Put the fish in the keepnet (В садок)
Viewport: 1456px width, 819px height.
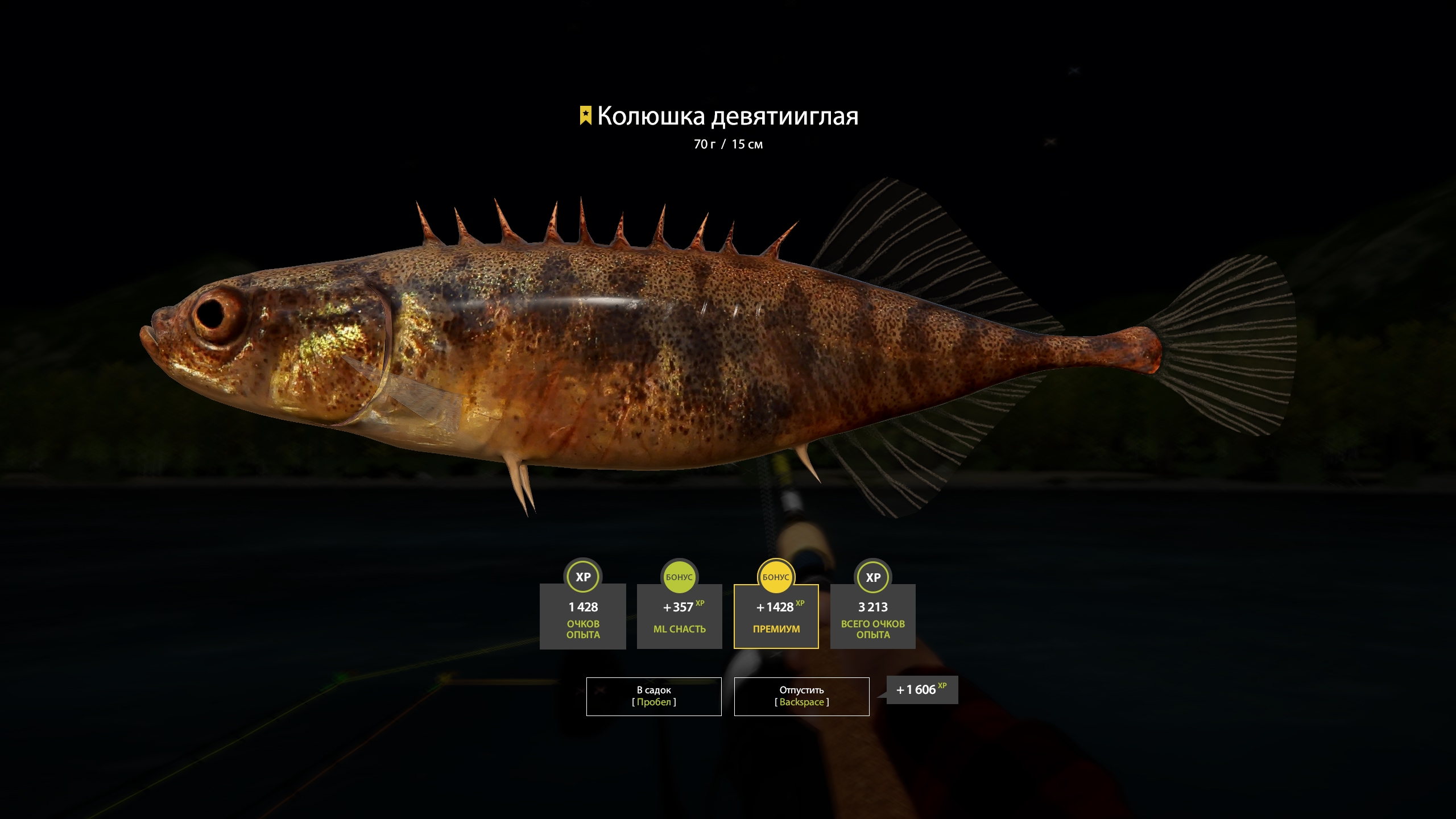click(x=653, y=696)
